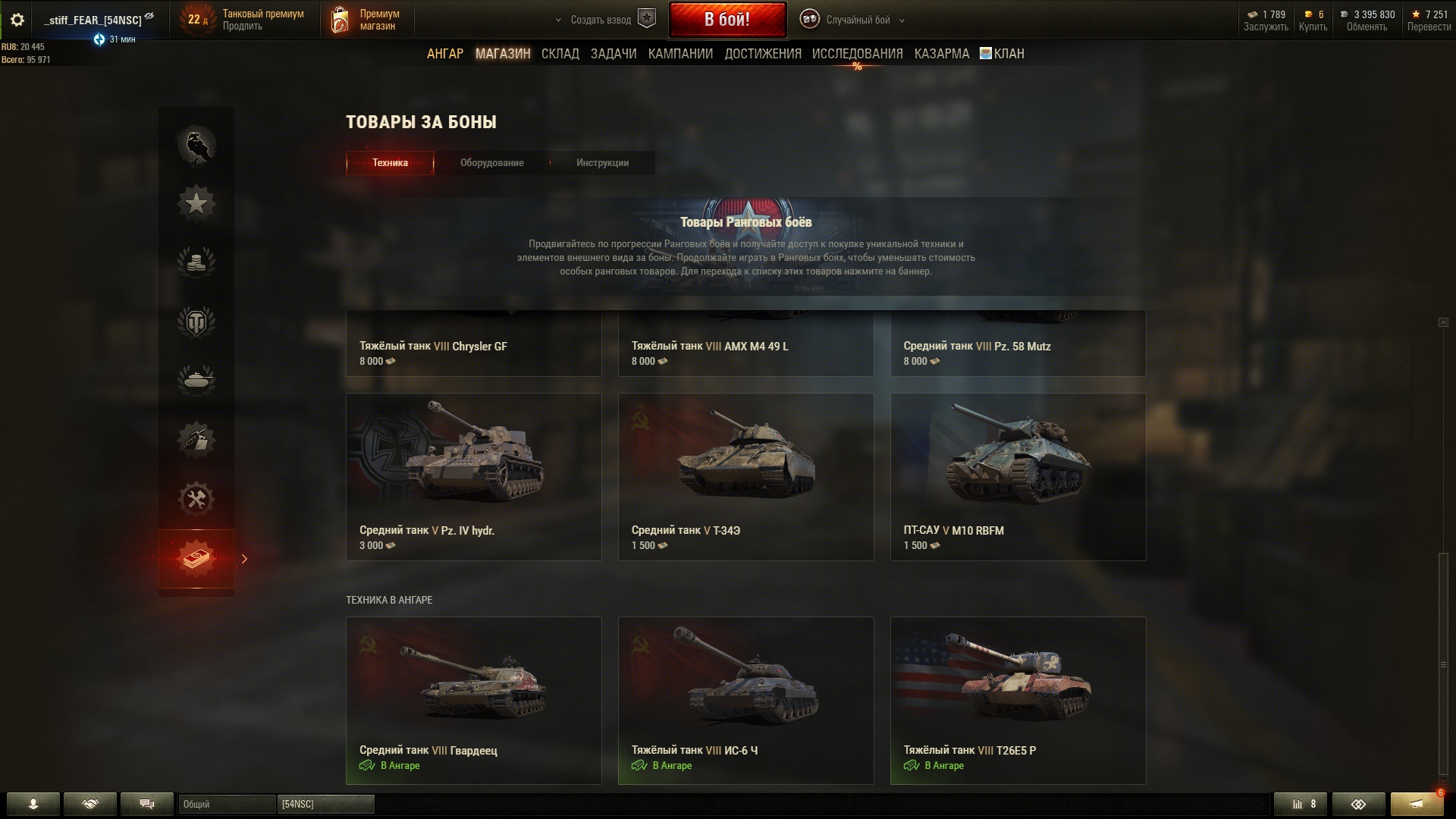The height and width of the screenshot is (819, 1456).
Task: Choose the Т-34Э medium tank card
Action: pos(745,476)
